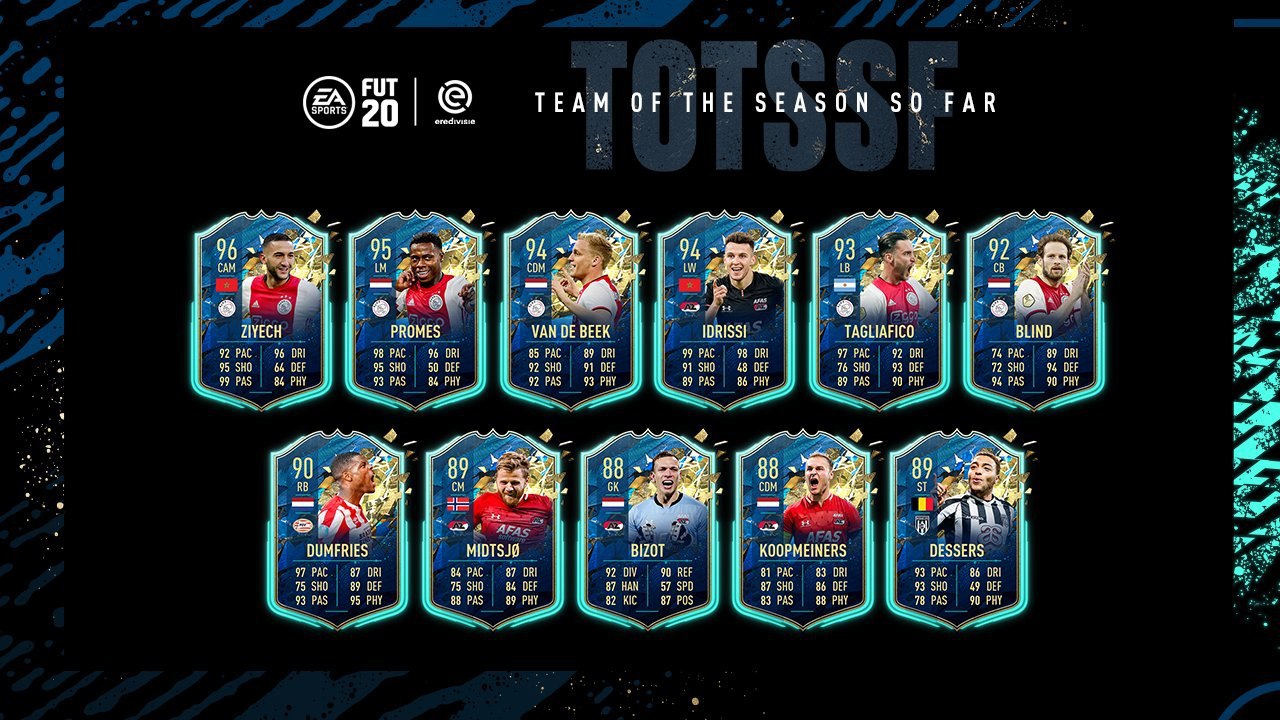1280x720 pixels.
Task: Select the Bizot 88 GK card
Action: tap(647, 528)
